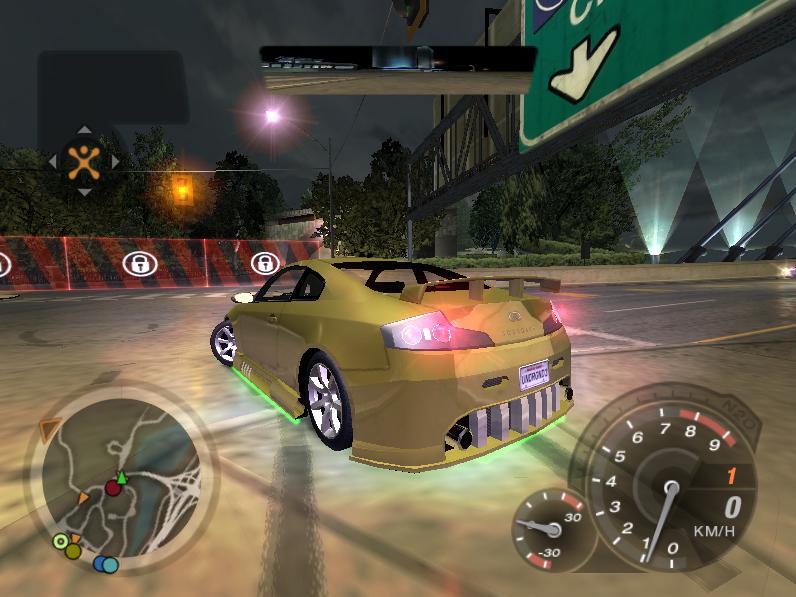796x597 pixels.
Task: Click the down arrow below the orange figure icon
Action: pyautogui.click(x=83, y=191)
